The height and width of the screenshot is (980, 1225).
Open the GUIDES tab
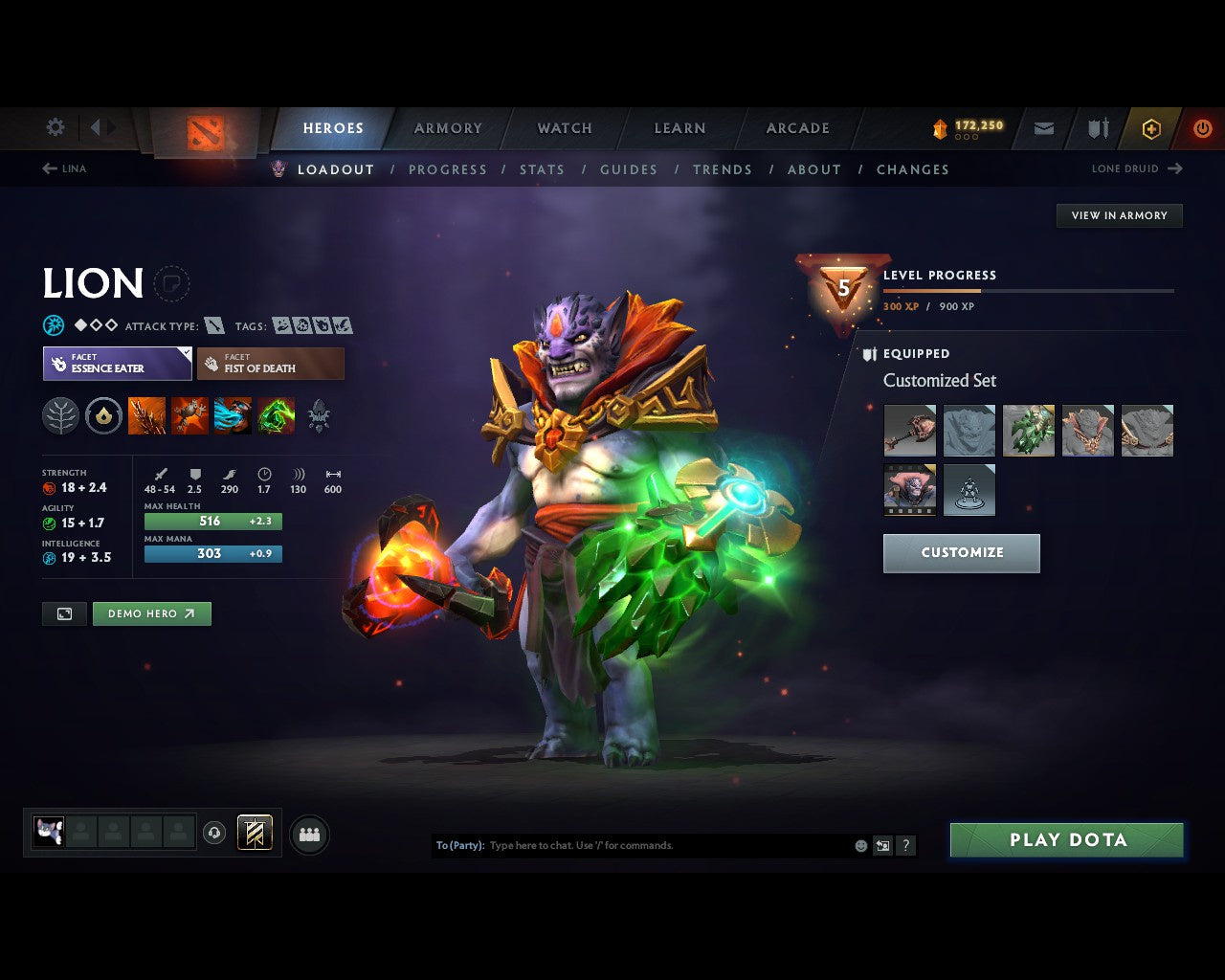(628, 169)
